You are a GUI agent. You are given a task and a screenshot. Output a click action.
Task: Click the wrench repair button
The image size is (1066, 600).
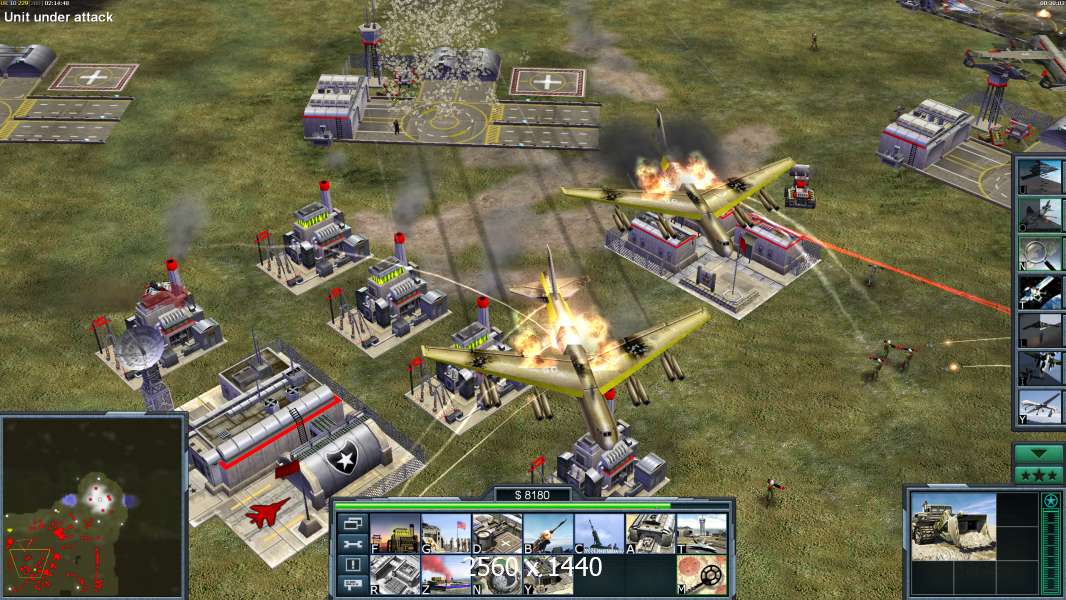(x=351, y=545)
